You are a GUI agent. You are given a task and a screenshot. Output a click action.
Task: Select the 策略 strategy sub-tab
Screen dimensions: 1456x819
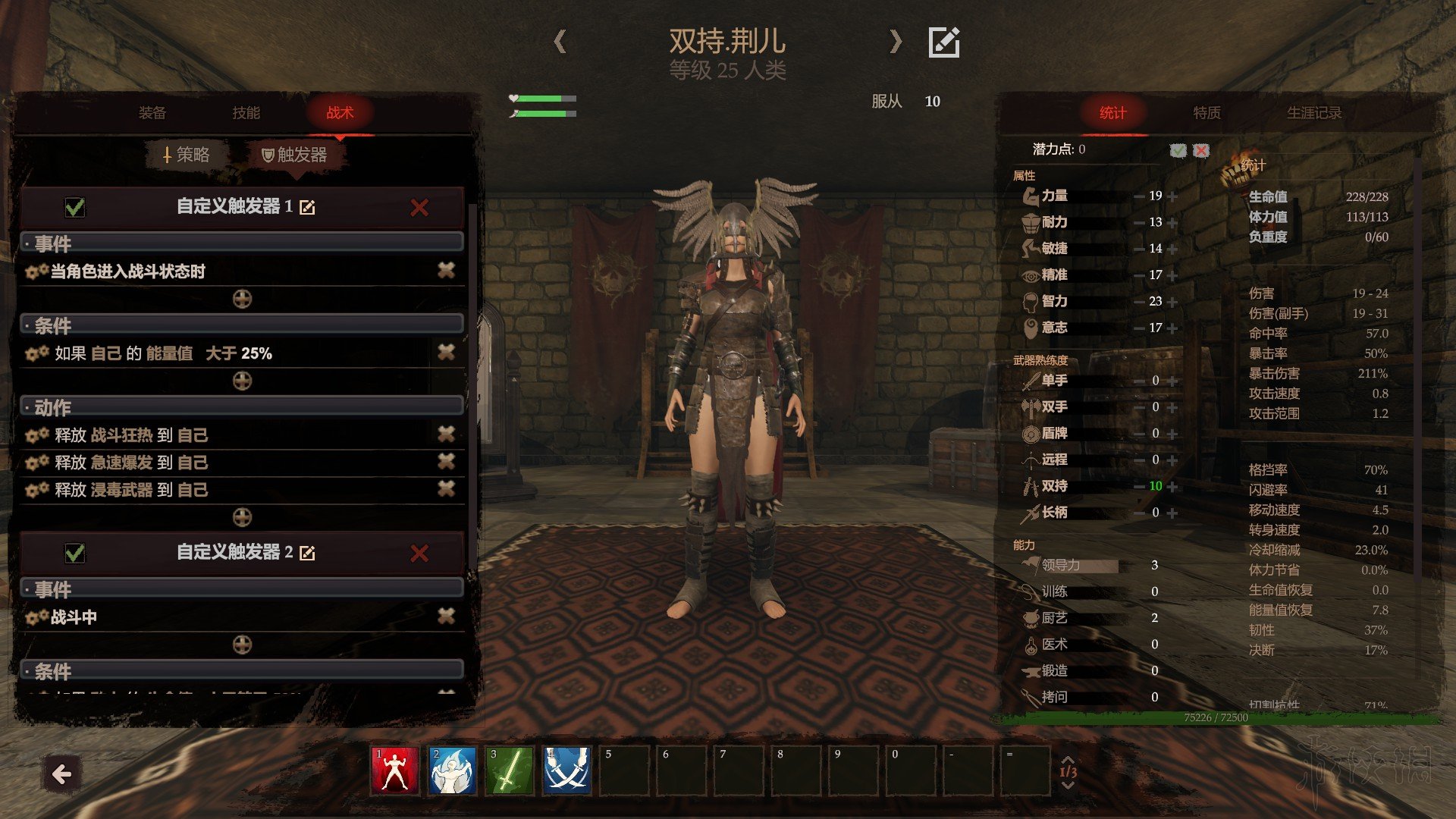point(187,155)
